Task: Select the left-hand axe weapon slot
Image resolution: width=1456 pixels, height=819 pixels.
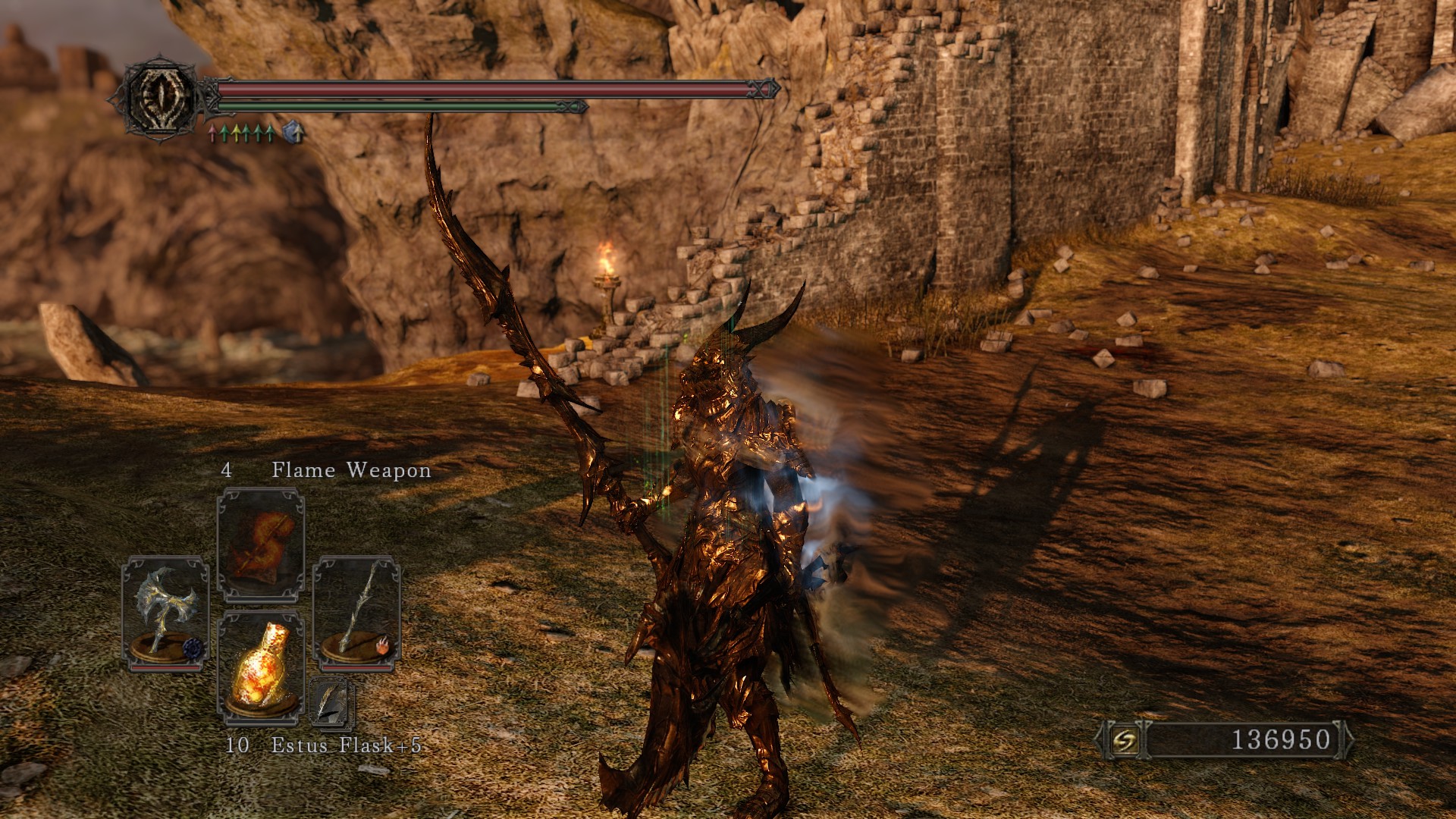Action: pos(165,613)
